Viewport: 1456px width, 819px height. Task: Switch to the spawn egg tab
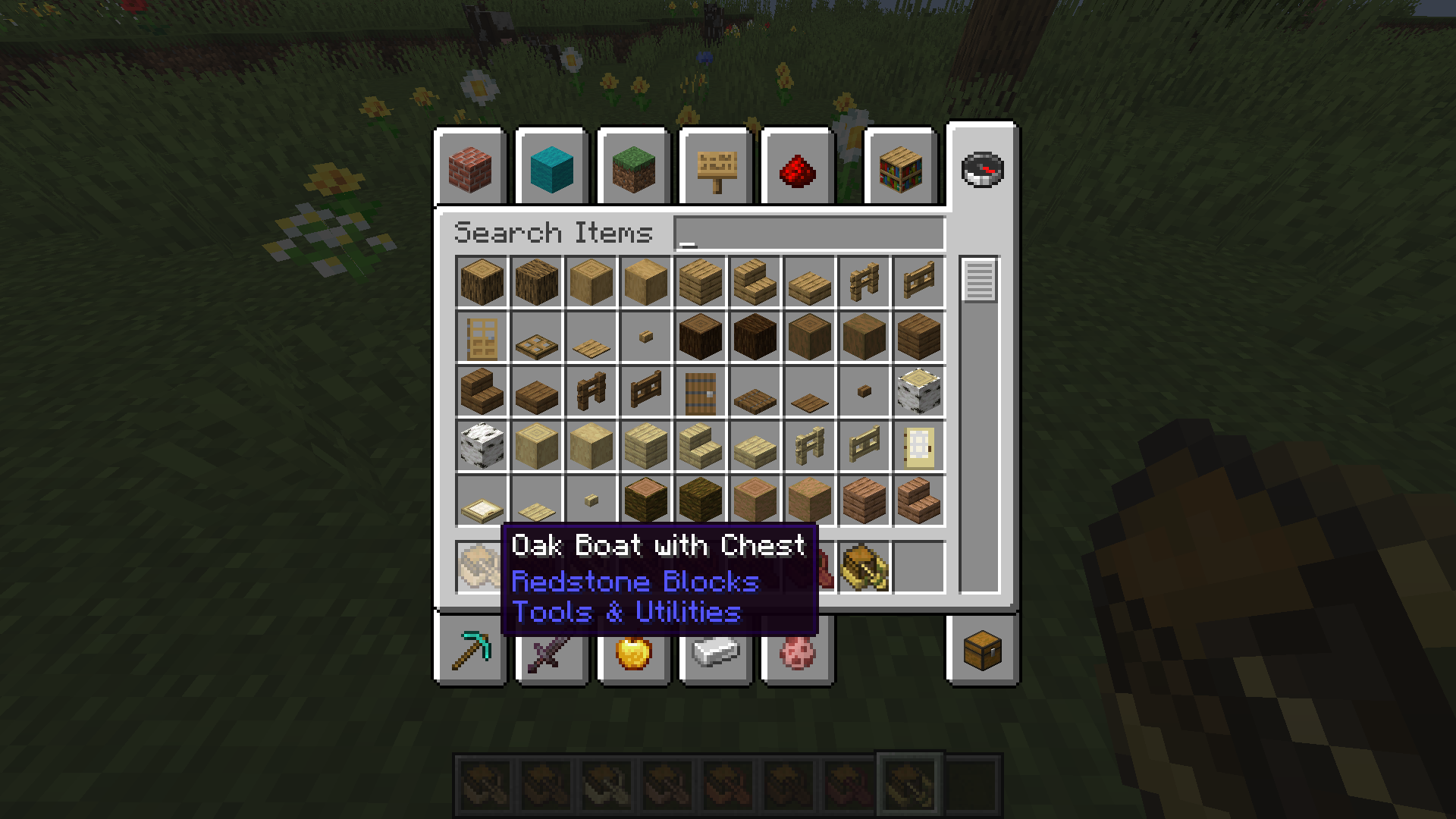tap(798, 651)
